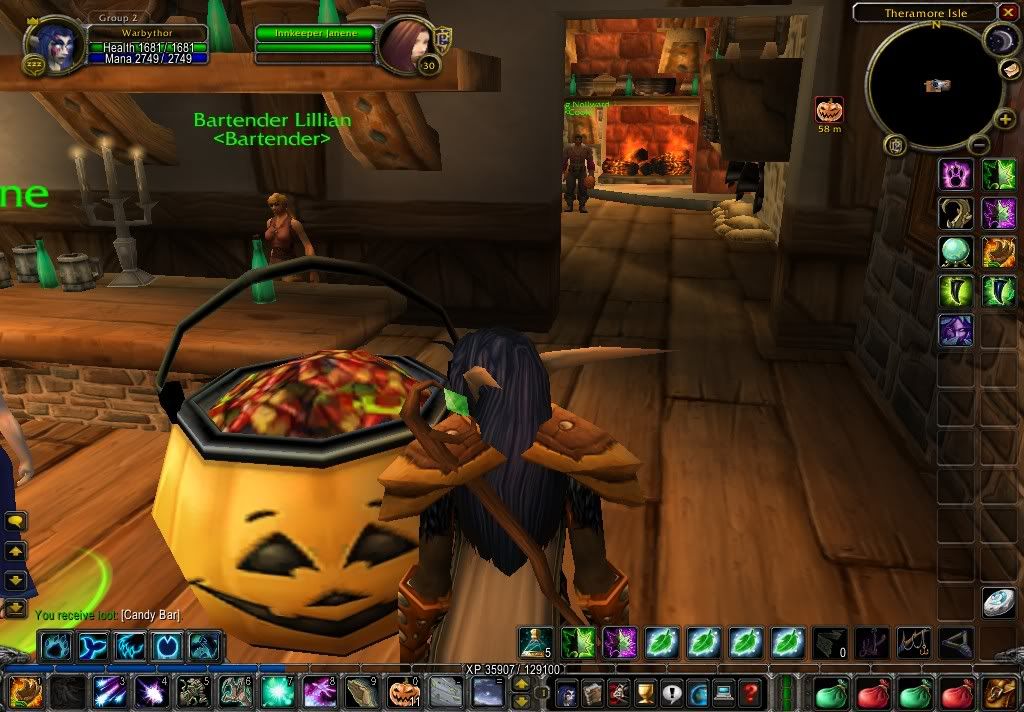This screenshot has height=712, width=1024.
Task: Click the jack-o-lantern buff icon
Action: [x=829, y=110]
